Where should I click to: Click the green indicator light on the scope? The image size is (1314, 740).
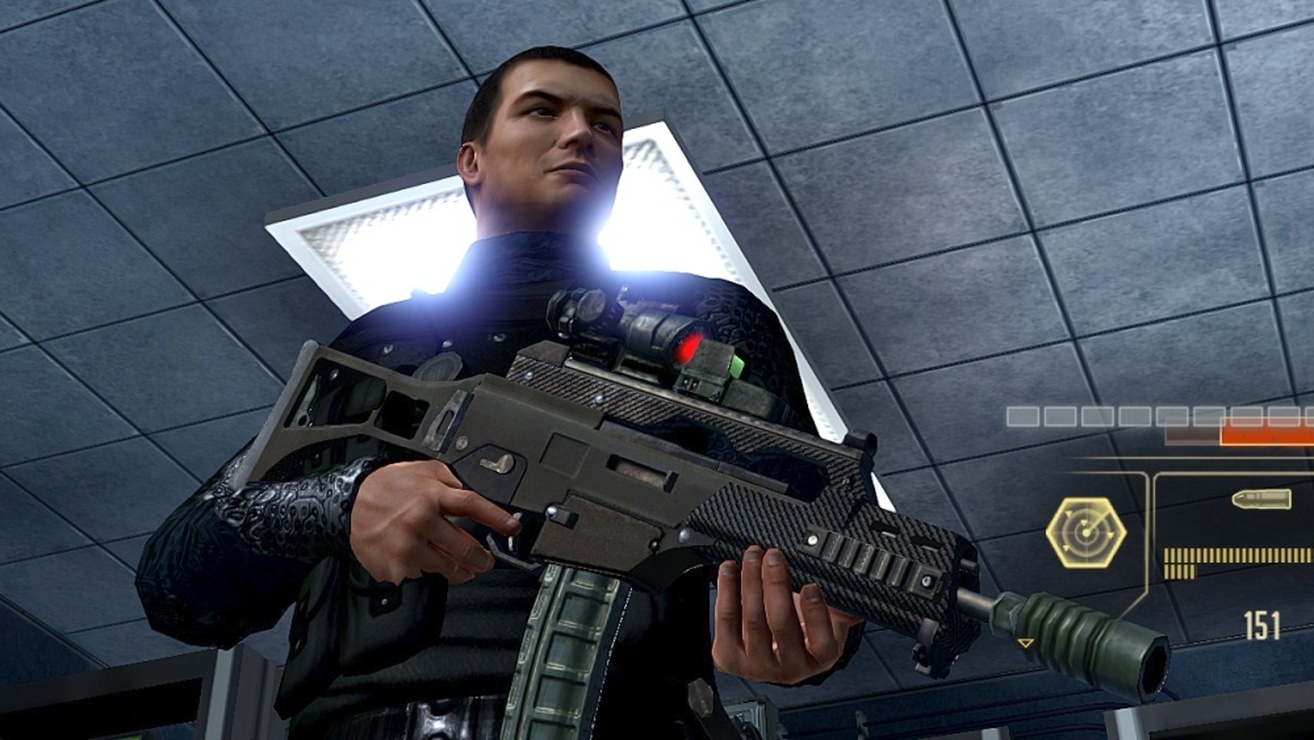click(737, 368)
